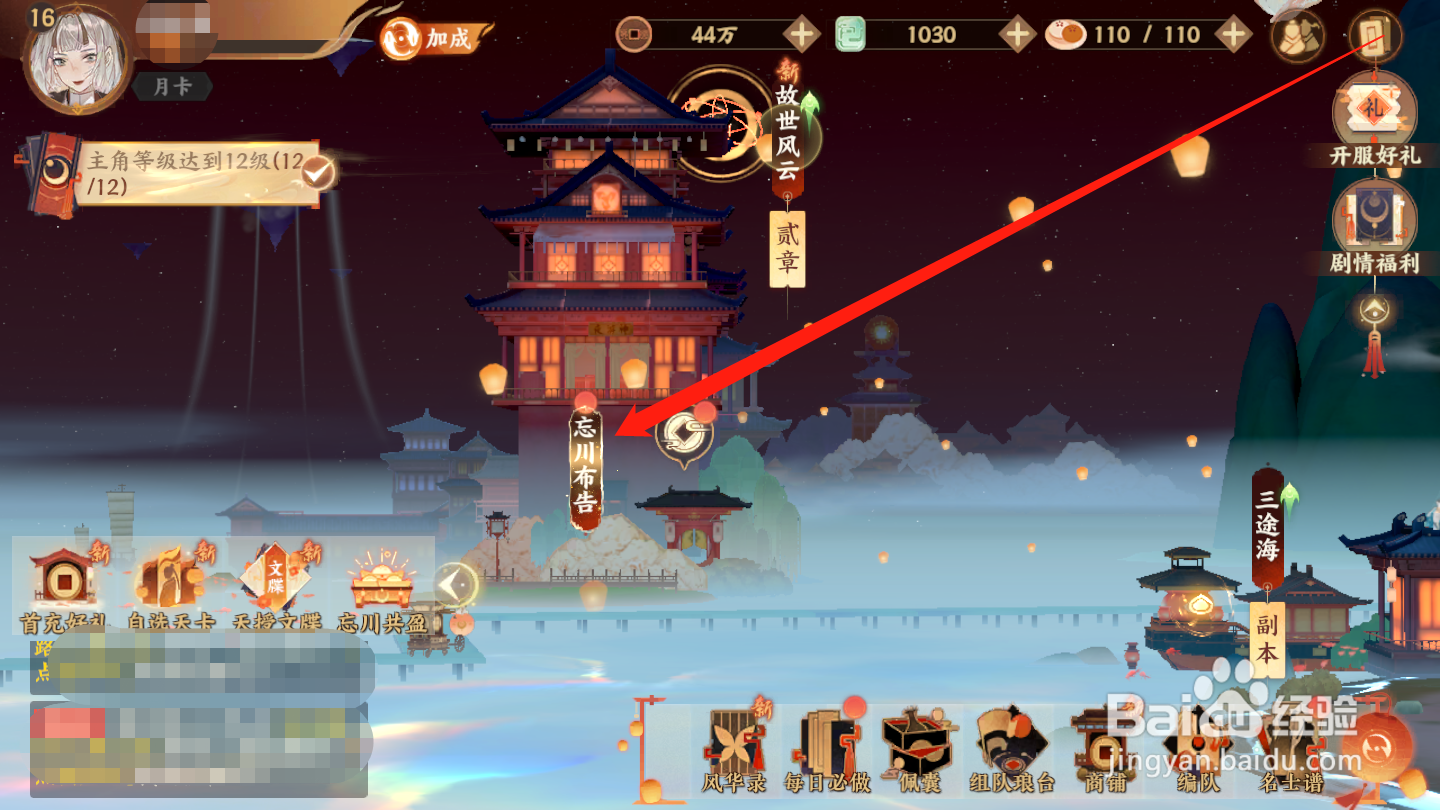1440x810 pixels.
Task: Add jade currency using its plus button
Action: (1018, 35)
